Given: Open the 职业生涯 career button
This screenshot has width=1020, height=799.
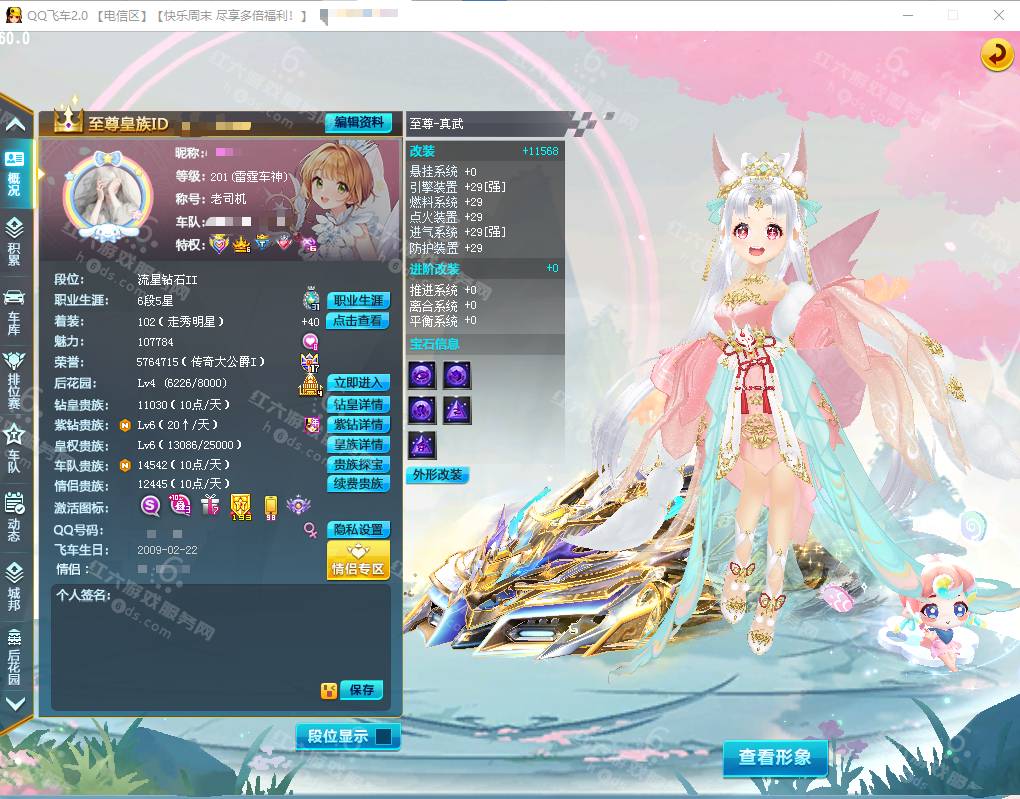Looking at the screenshot, I should point(358,300).
